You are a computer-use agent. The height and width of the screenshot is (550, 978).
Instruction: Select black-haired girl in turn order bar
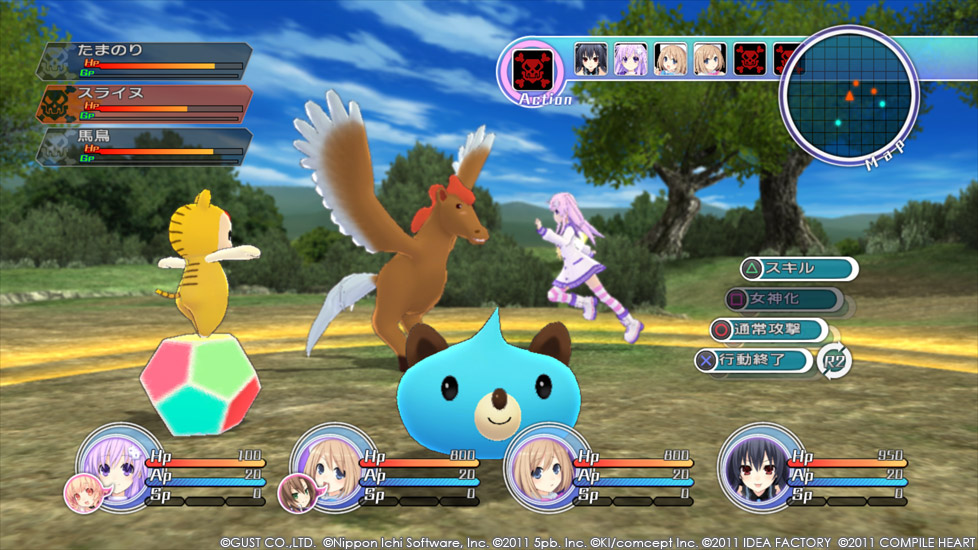click(x=590, y=59)
